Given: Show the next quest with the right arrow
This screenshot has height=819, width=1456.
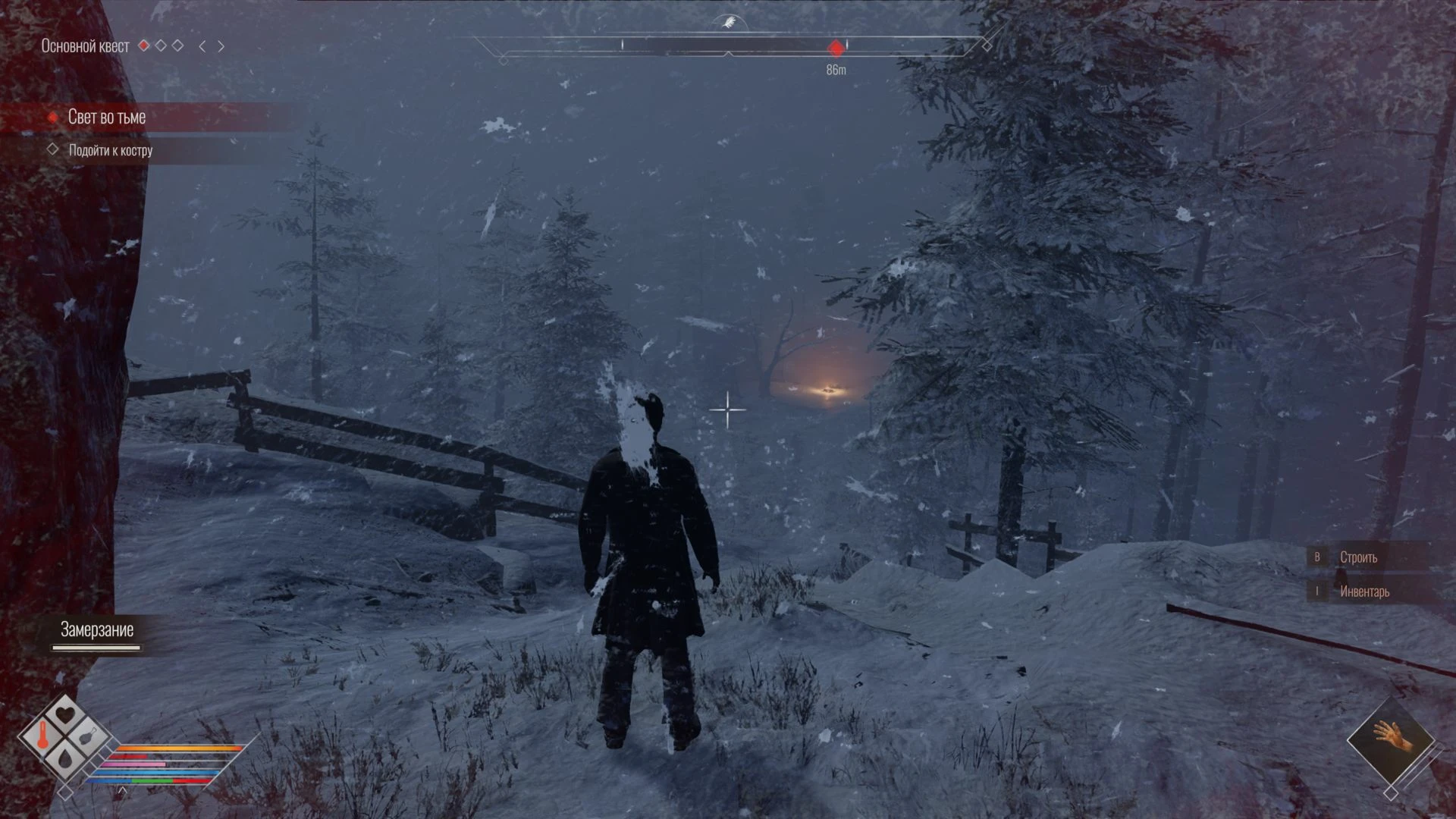Looking at the screenshot, I should click(x=221, y=46).
